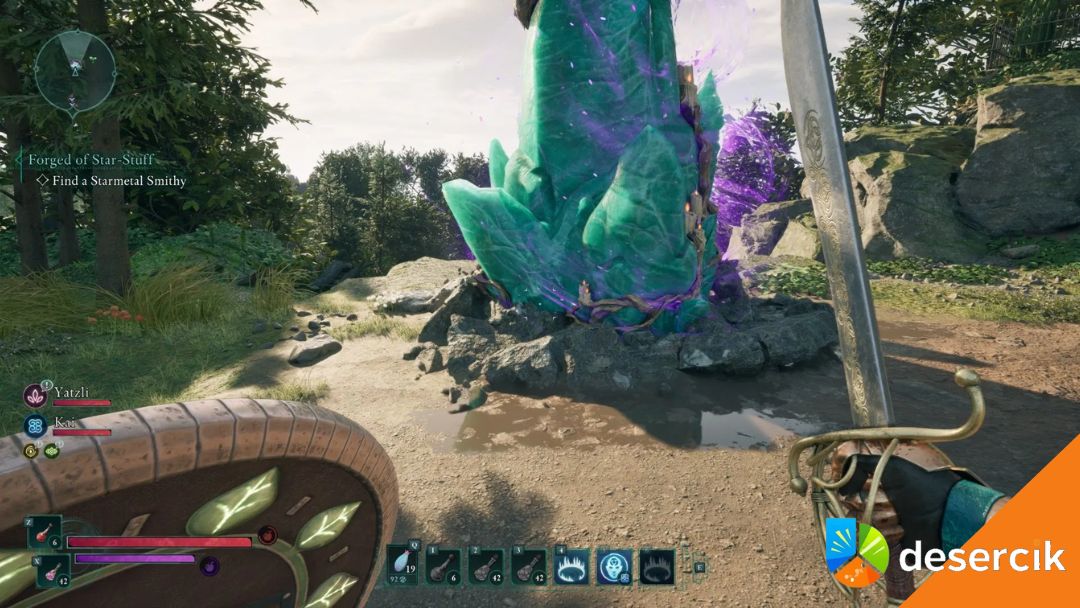Select Kai's companion portrait

(36, 425)
